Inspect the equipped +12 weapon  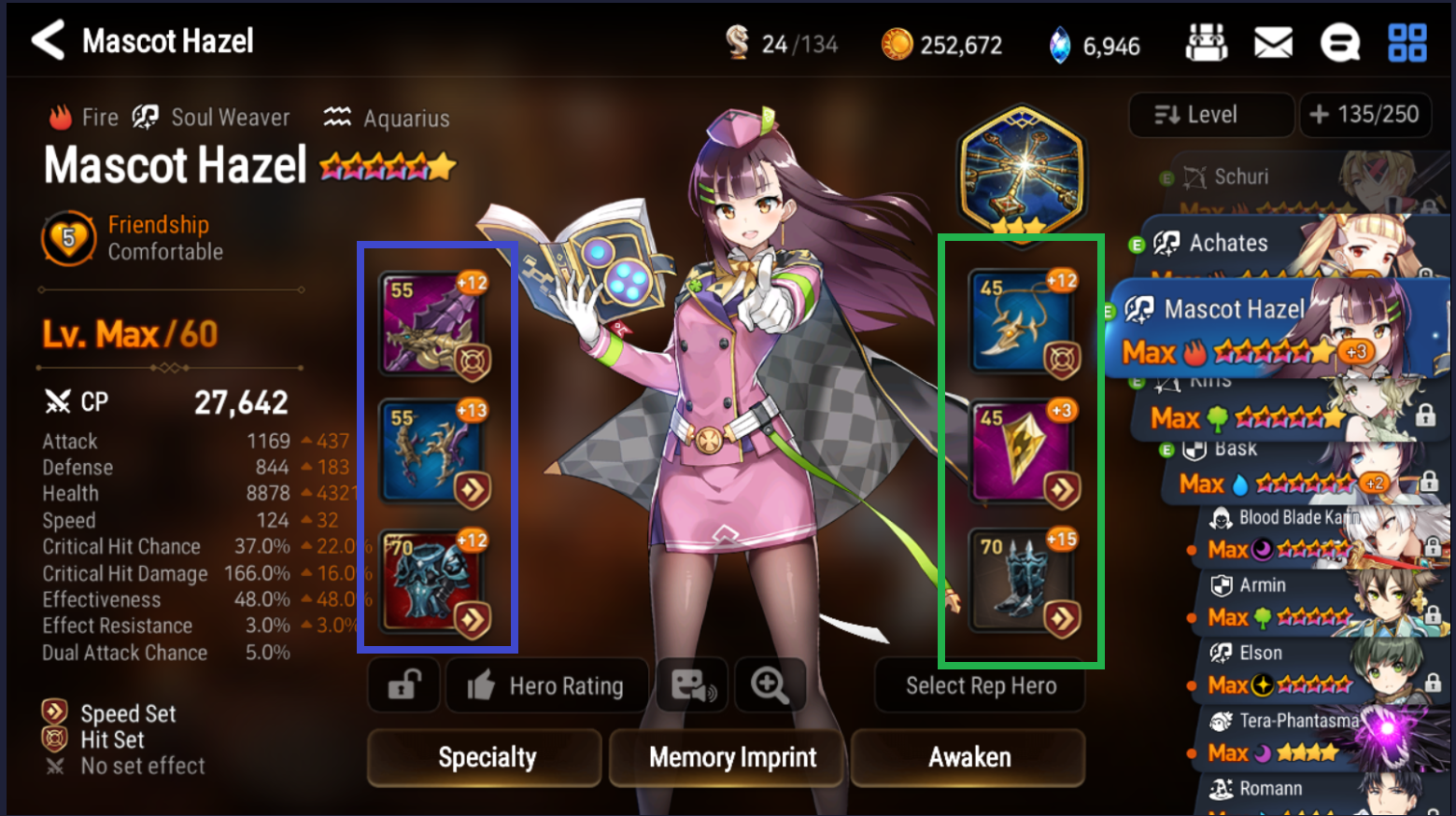432,322
